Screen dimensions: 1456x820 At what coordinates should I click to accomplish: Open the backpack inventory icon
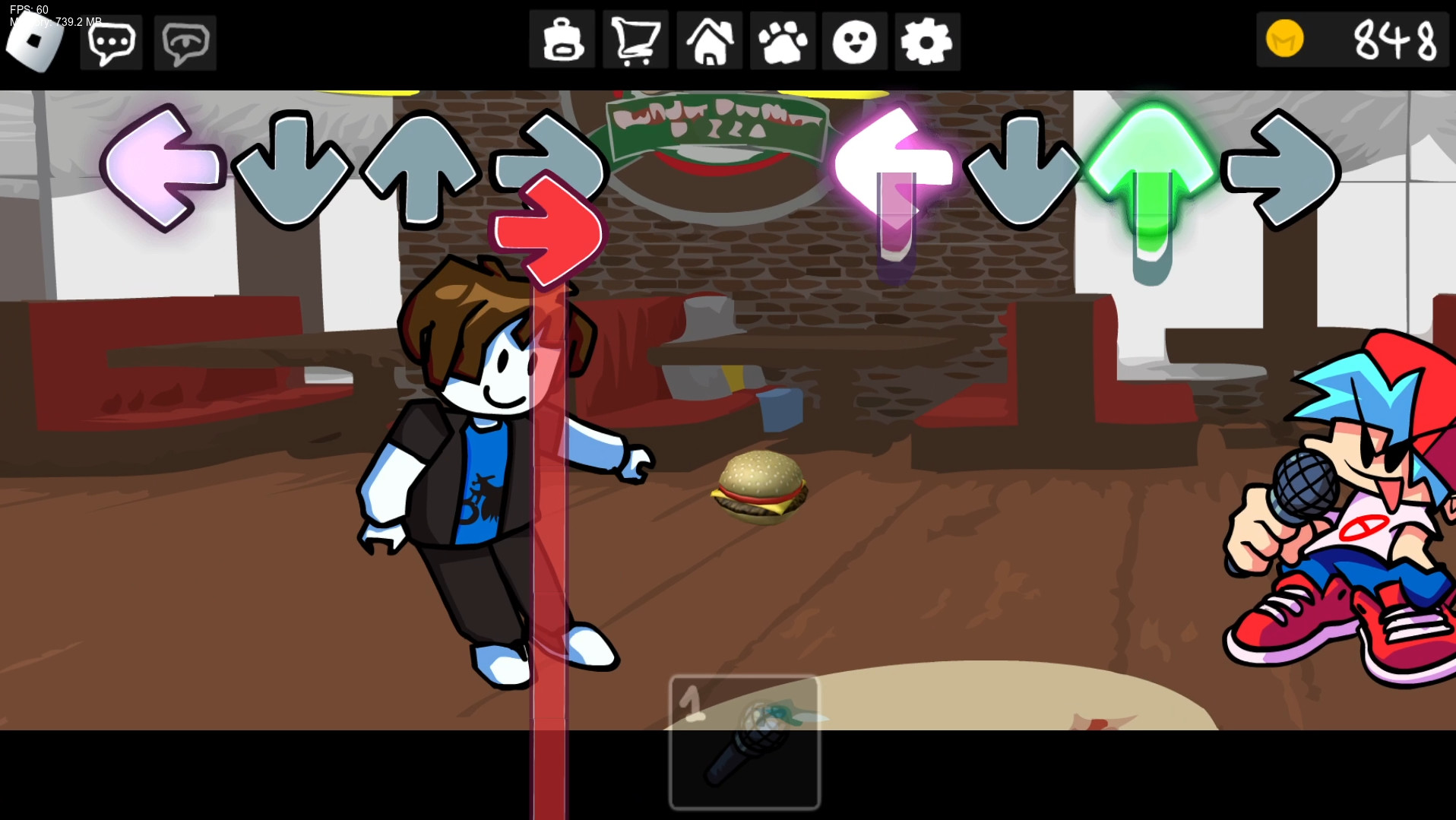pos(562,42)
